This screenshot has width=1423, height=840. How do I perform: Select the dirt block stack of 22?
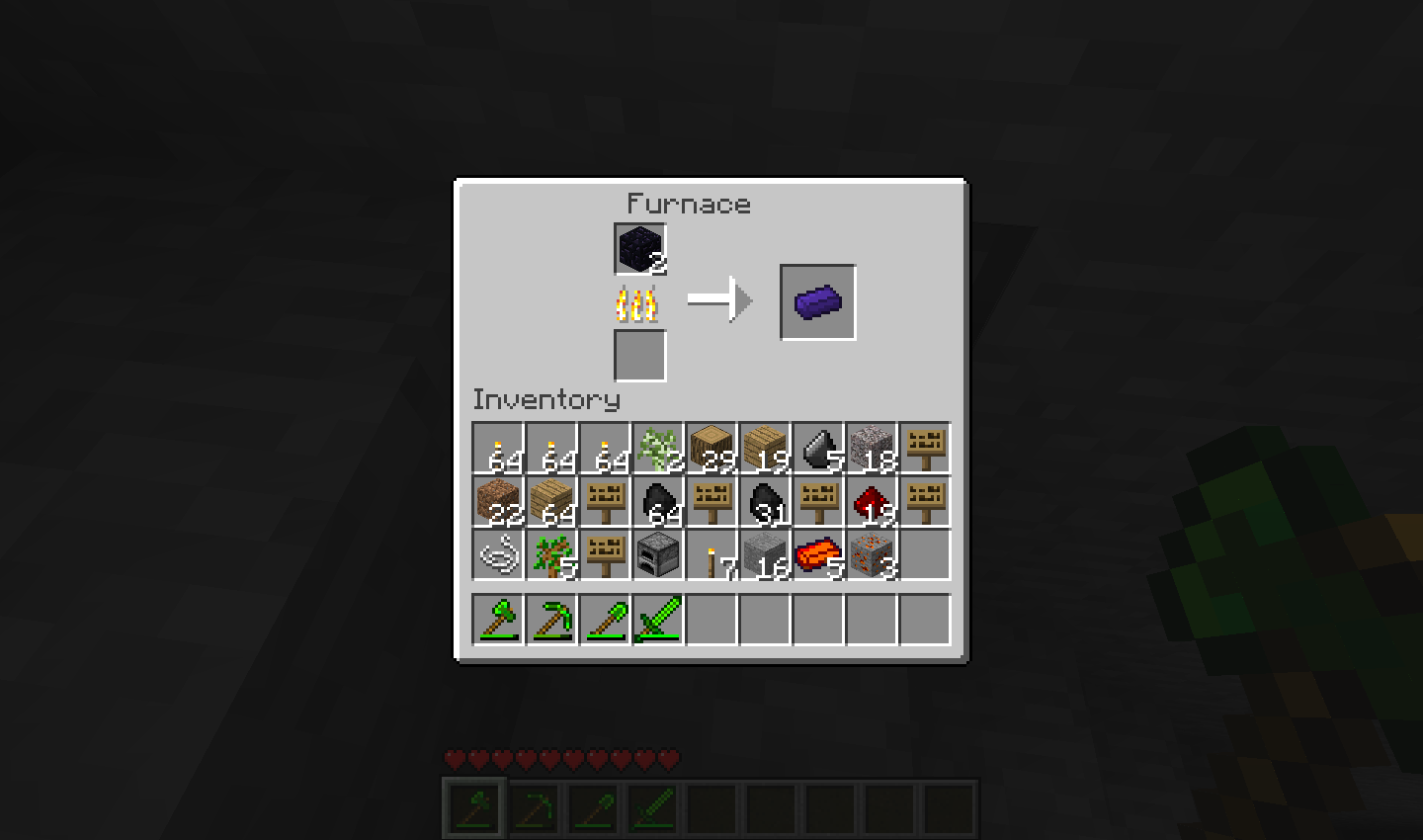pyautogui.click(x=497, y=502)
